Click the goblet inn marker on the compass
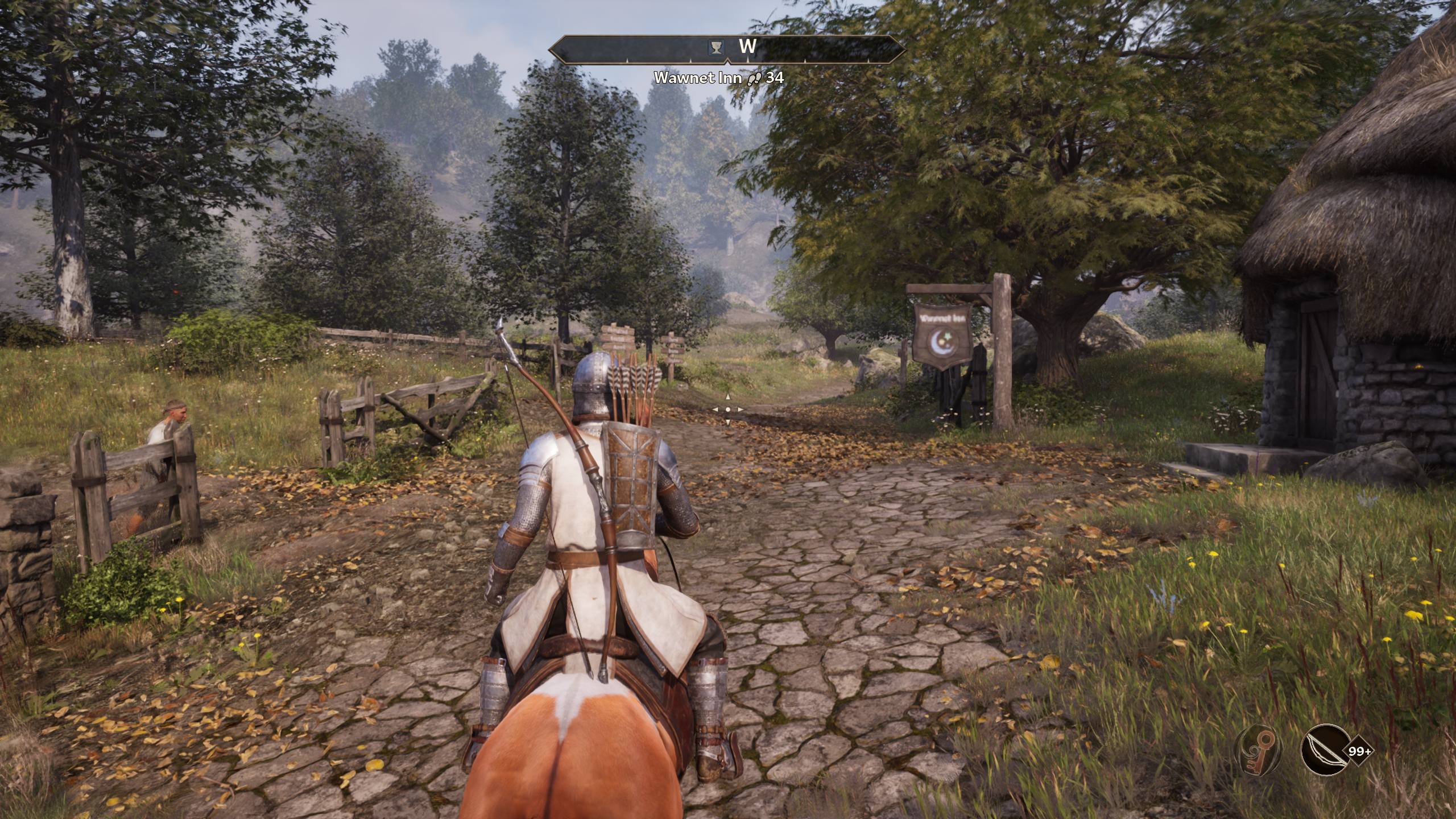The width and height of the screenshot is (1456, 819). click(715, 47)
